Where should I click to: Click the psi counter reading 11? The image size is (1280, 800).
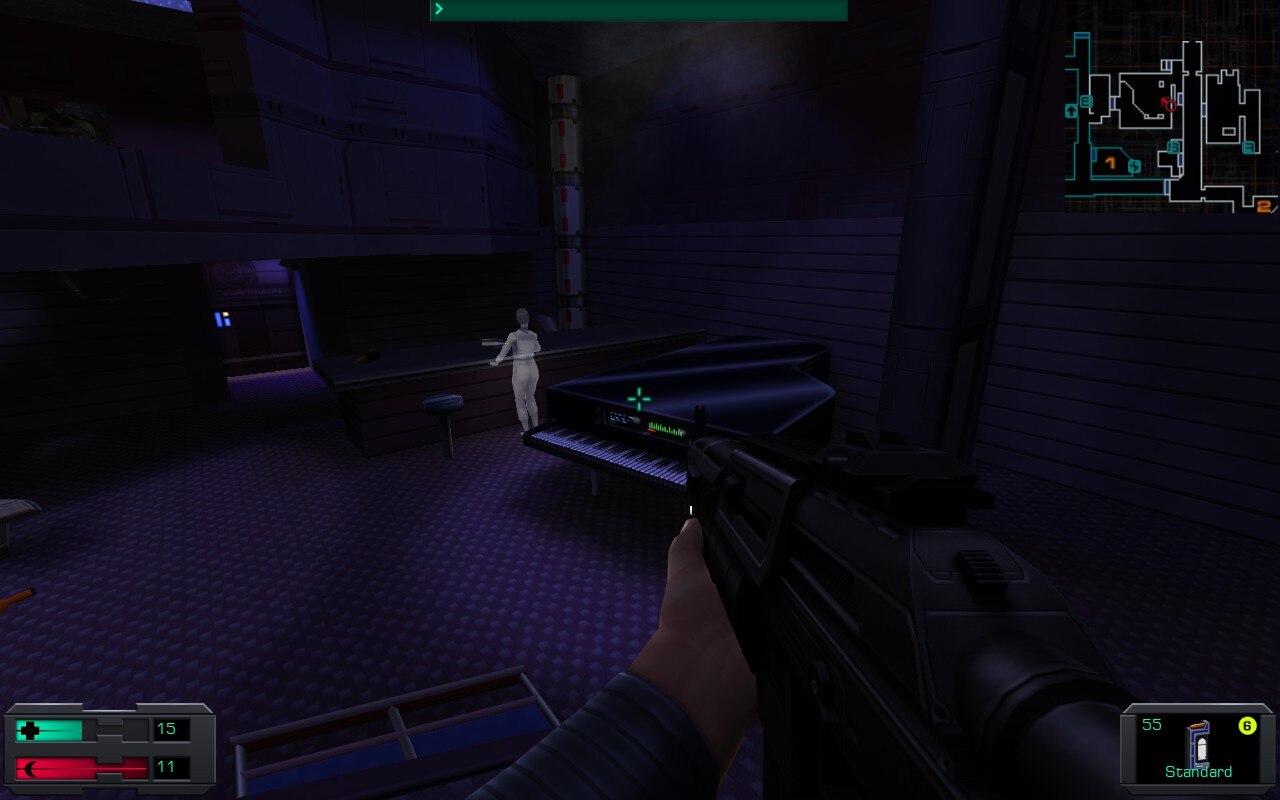[165, 768]
